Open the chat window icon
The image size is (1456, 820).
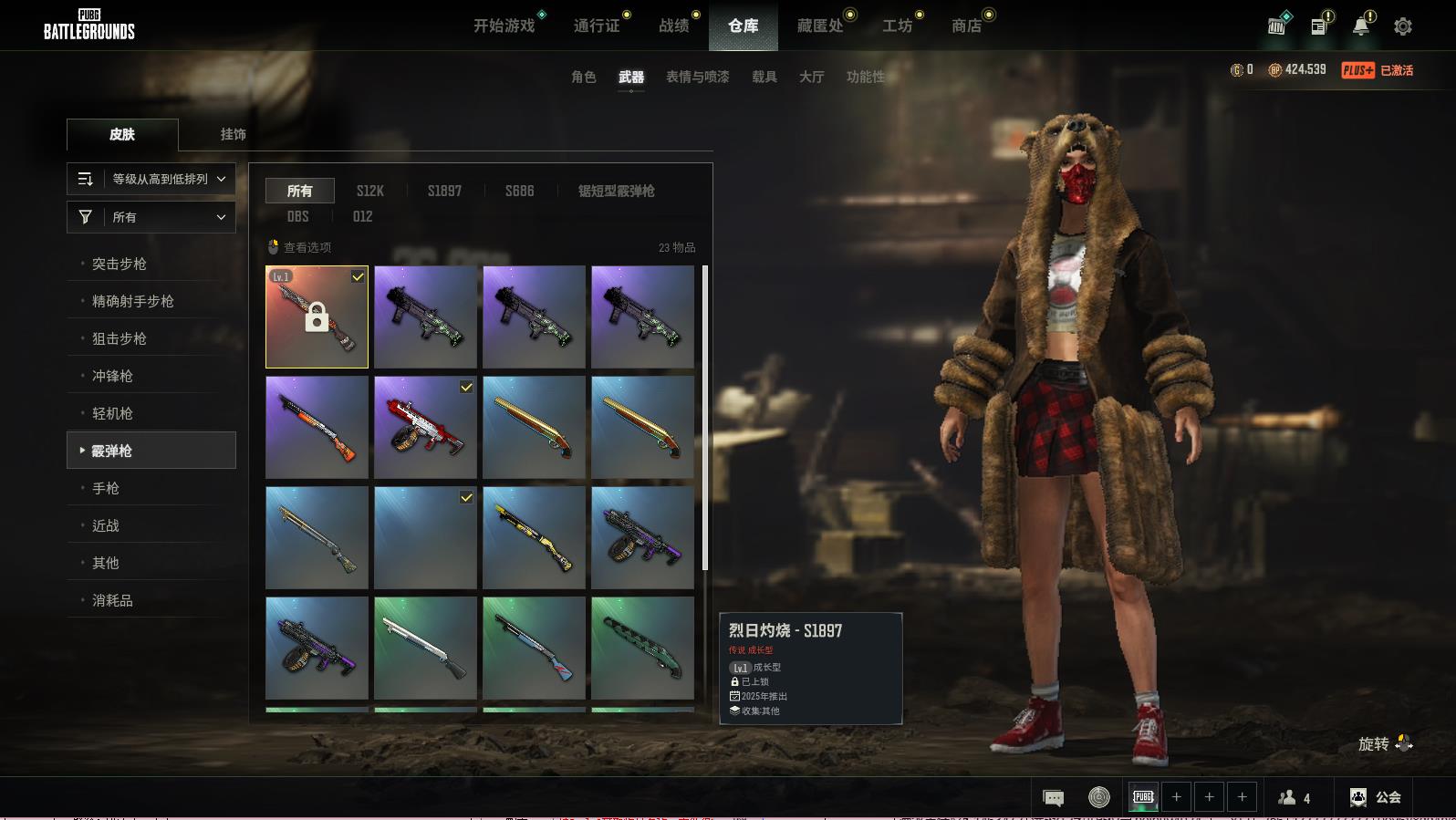click(1053, 798)
